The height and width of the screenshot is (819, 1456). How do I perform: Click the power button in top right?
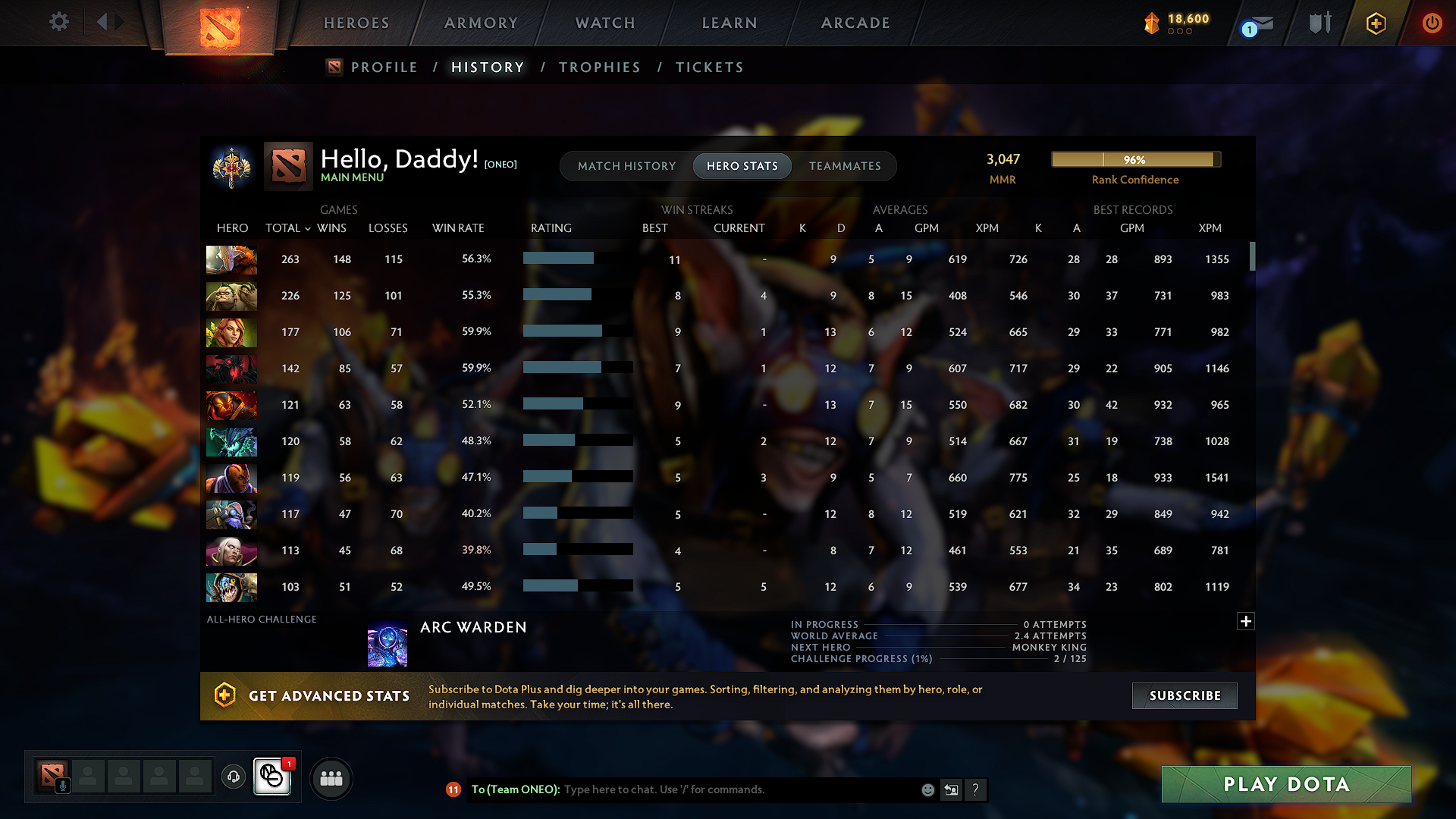click(x=1432, y=23)
